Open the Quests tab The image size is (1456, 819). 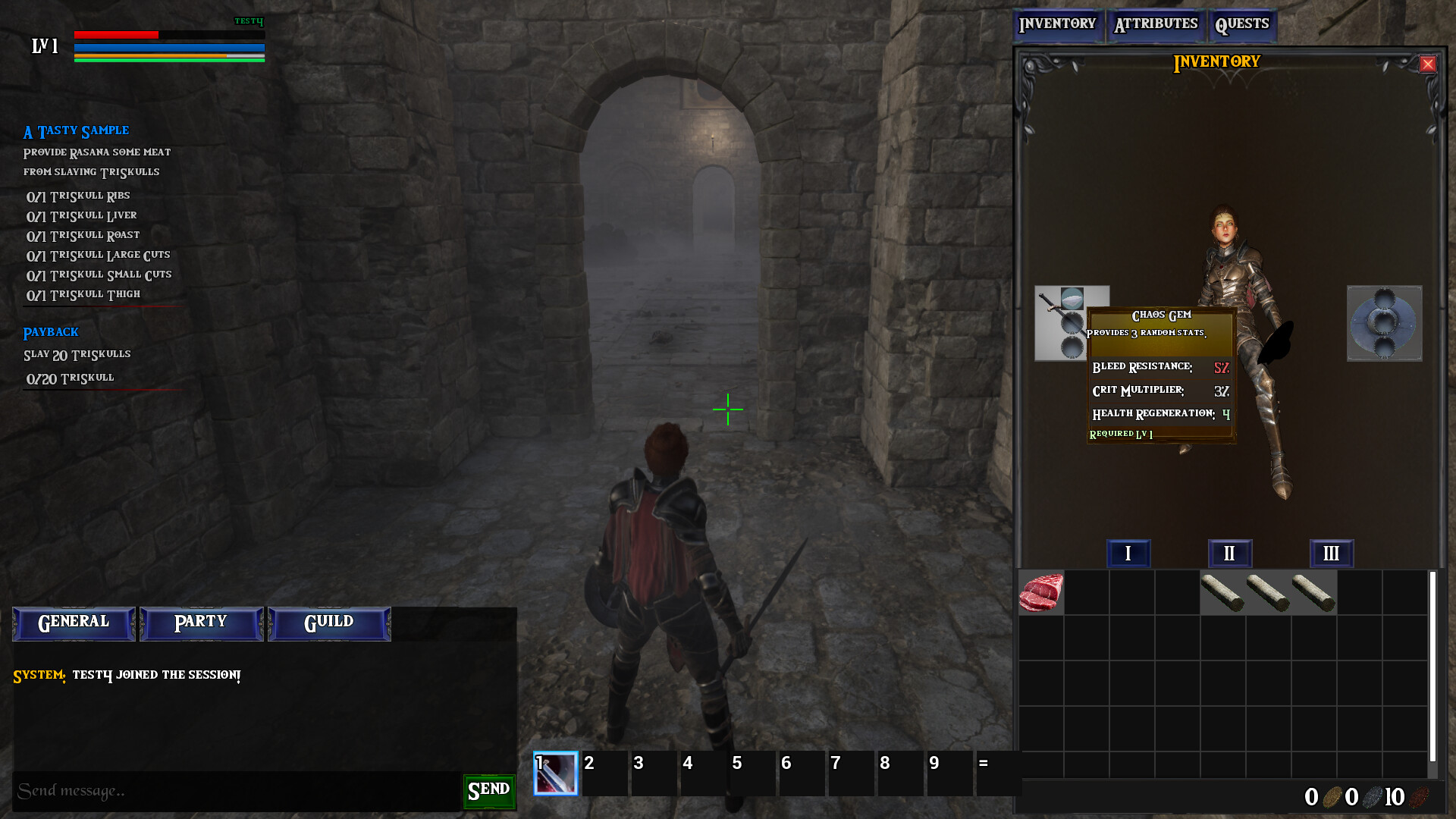(1242, 24)
